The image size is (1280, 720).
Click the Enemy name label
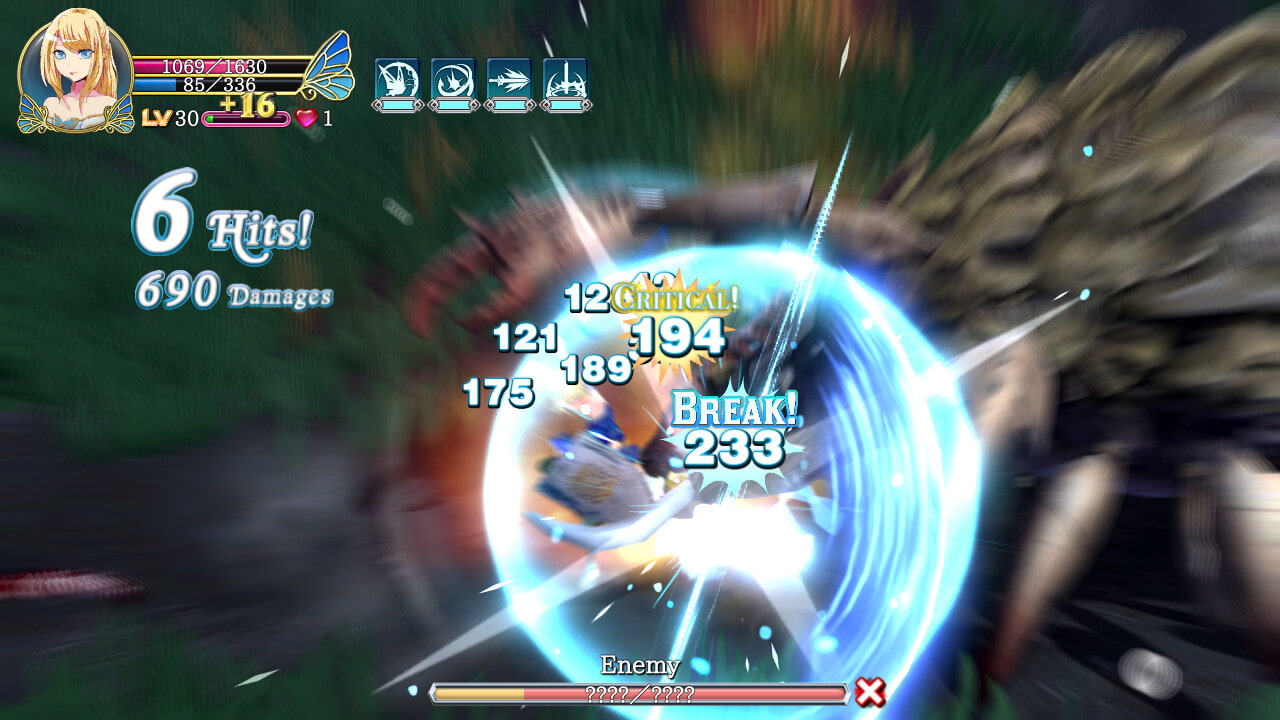[638, 664]
